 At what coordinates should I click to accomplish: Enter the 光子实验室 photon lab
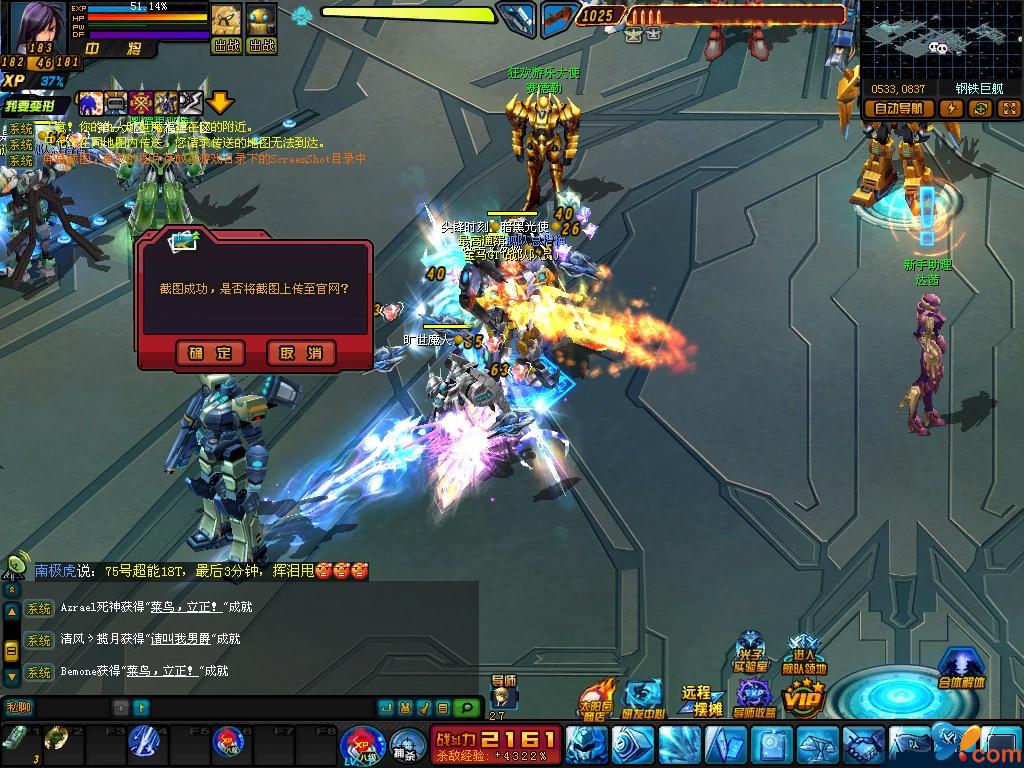coord(749,652)
